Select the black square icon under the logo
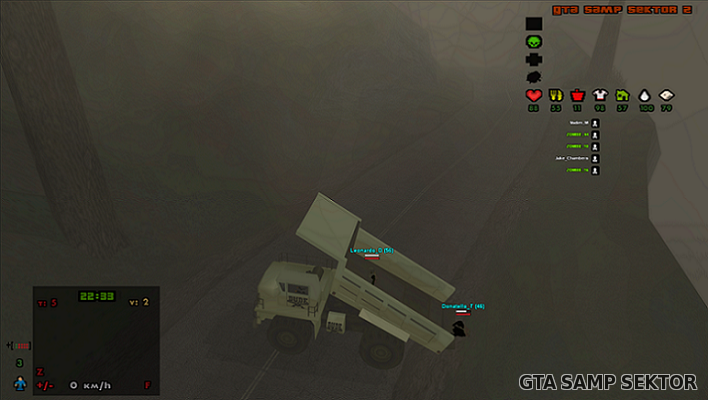 (x=533, y=24)
